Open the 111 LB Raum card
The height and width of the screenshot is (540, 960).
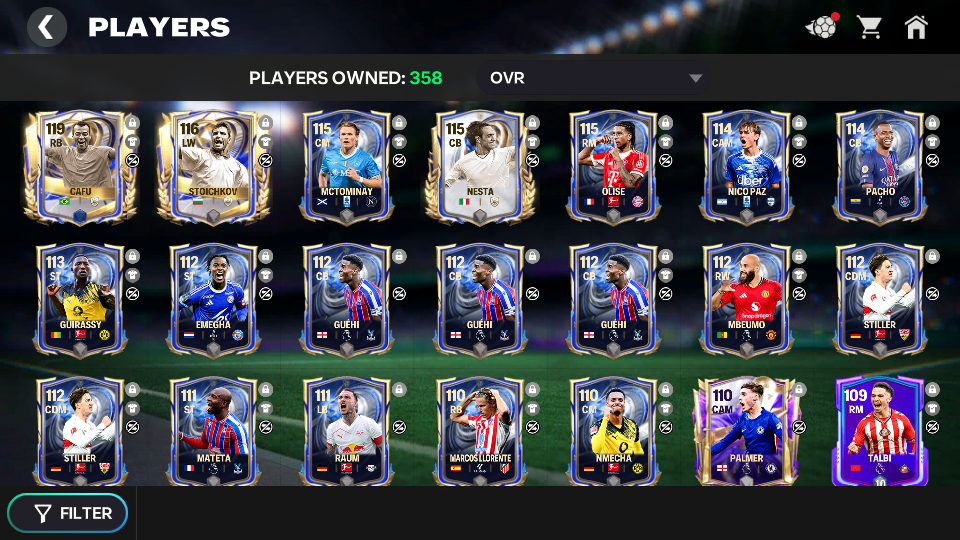pyautogui.click(x=346, y=431)
